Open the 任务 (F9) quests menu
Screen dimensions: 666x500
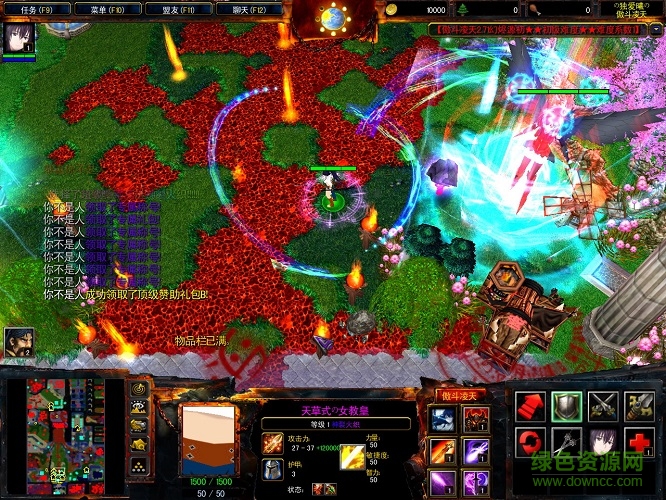click(37, 9)
